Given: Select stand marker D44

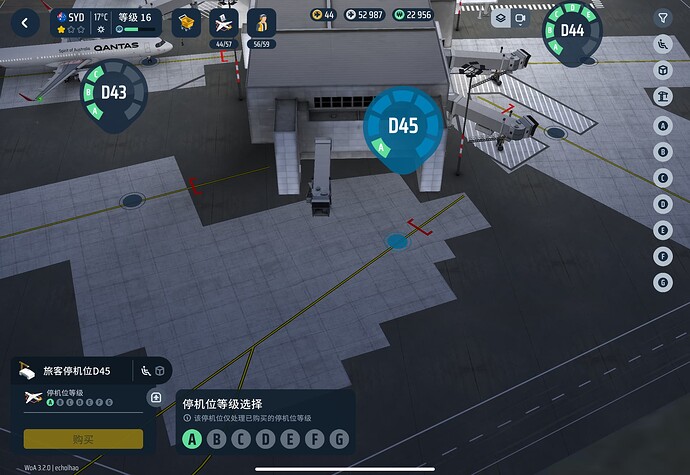Looking at the screenshot, I should 572,30.
